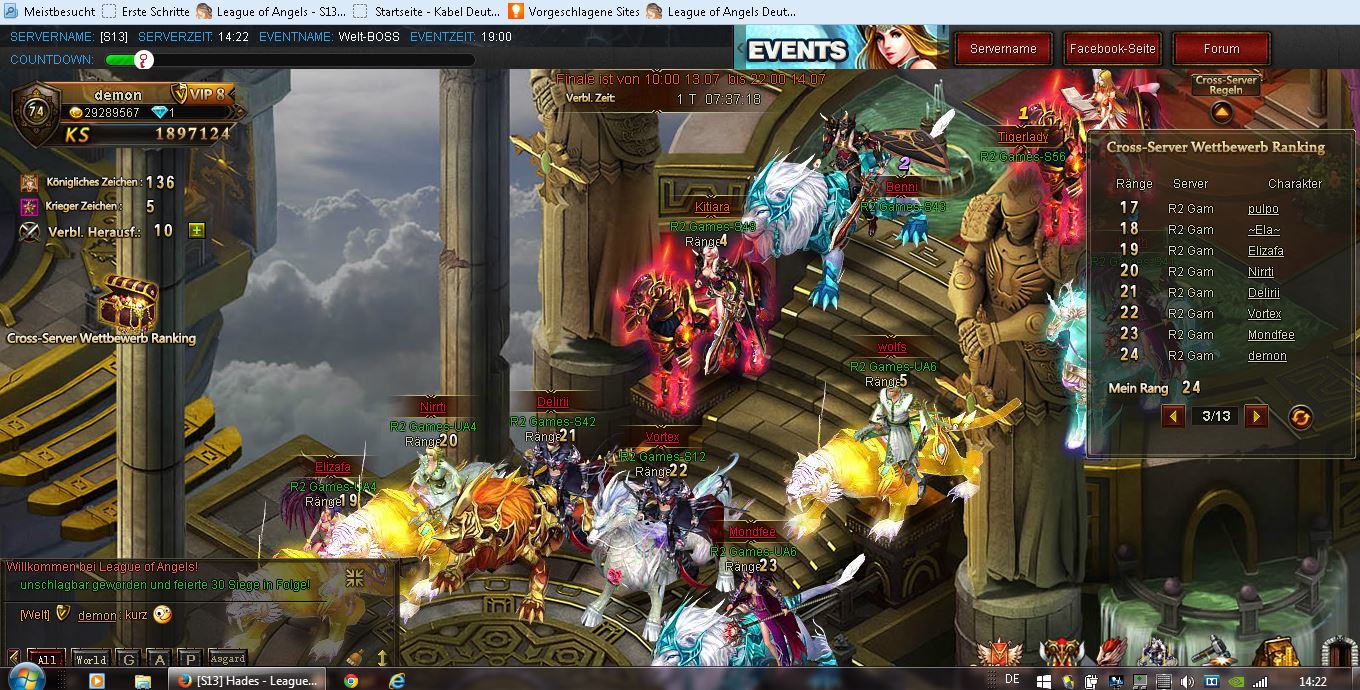
Task: Open the Servername button
Action: pyautogui.click(x=1003, y=48)
